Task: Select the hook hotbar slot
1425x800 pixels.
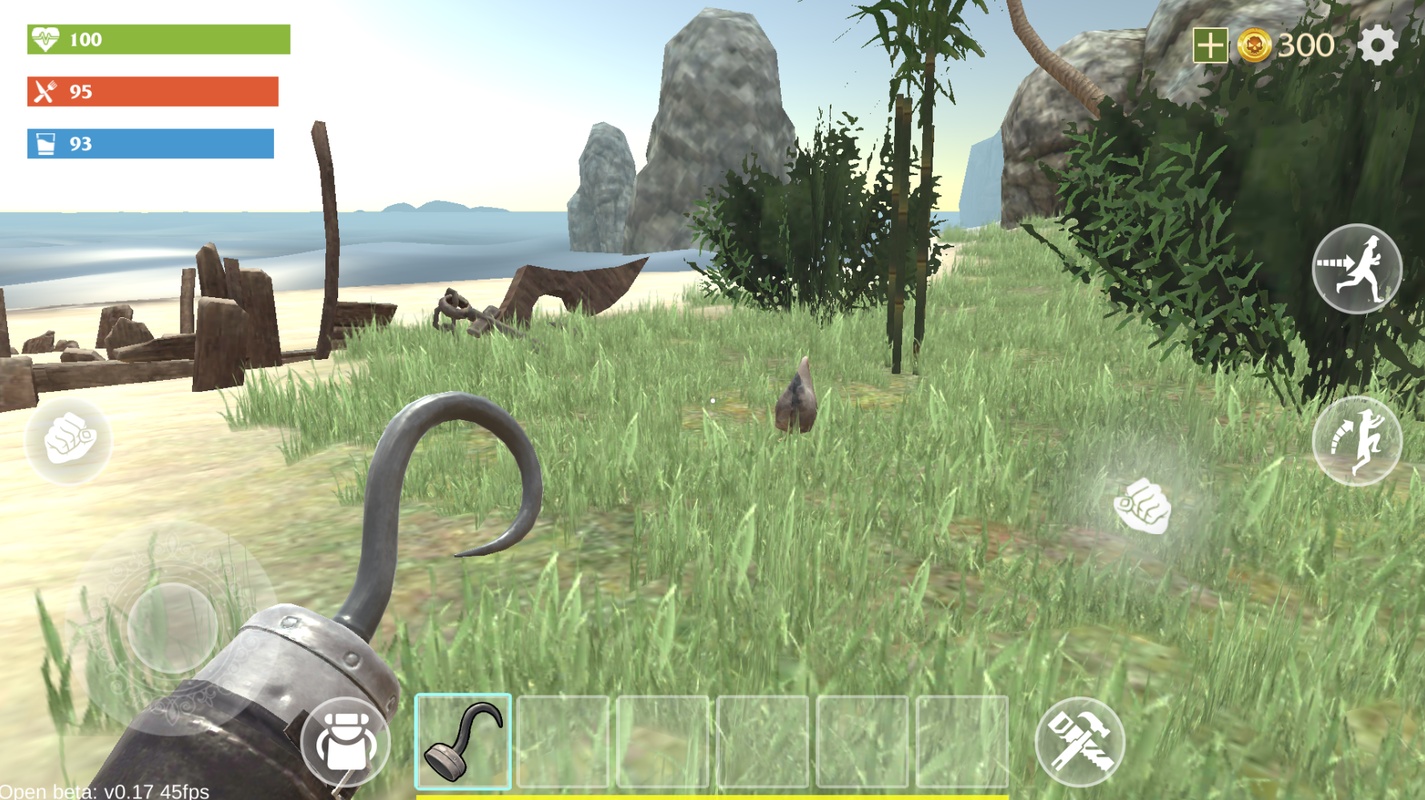Action: click(x=463, y=742)
